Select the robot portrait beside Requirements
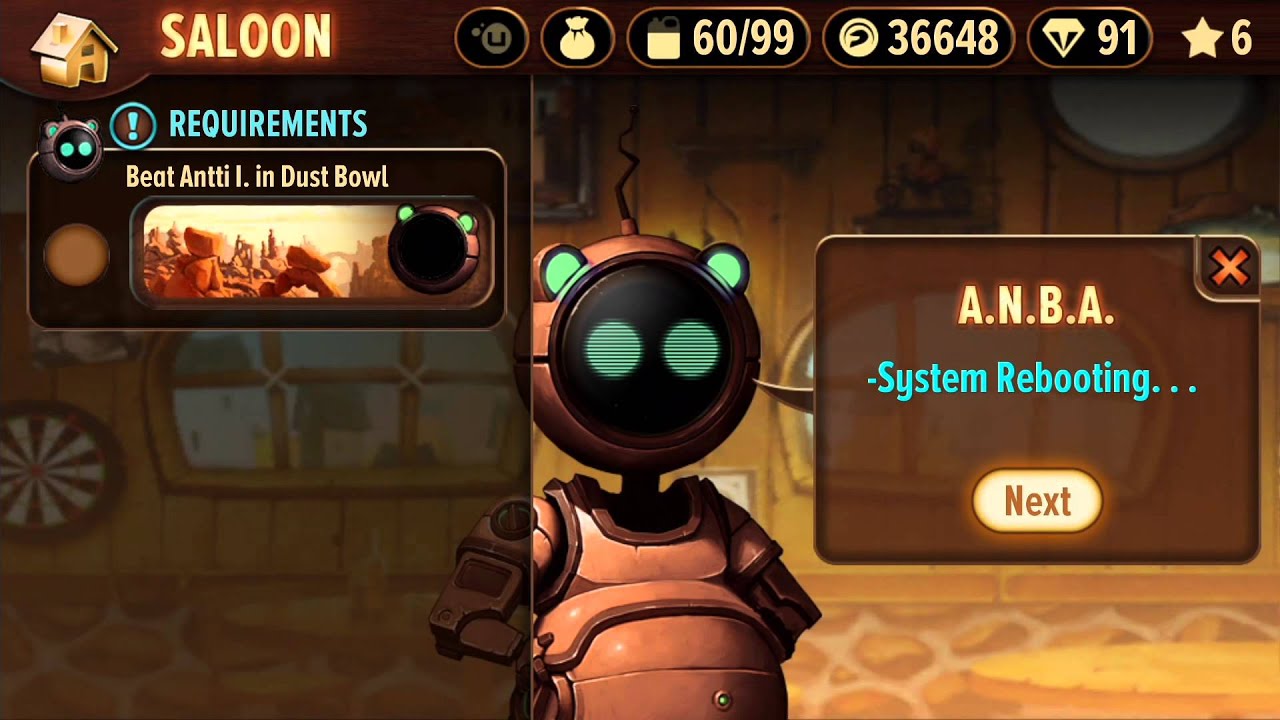The image size is (1280, 720). (x=69, y=147)
